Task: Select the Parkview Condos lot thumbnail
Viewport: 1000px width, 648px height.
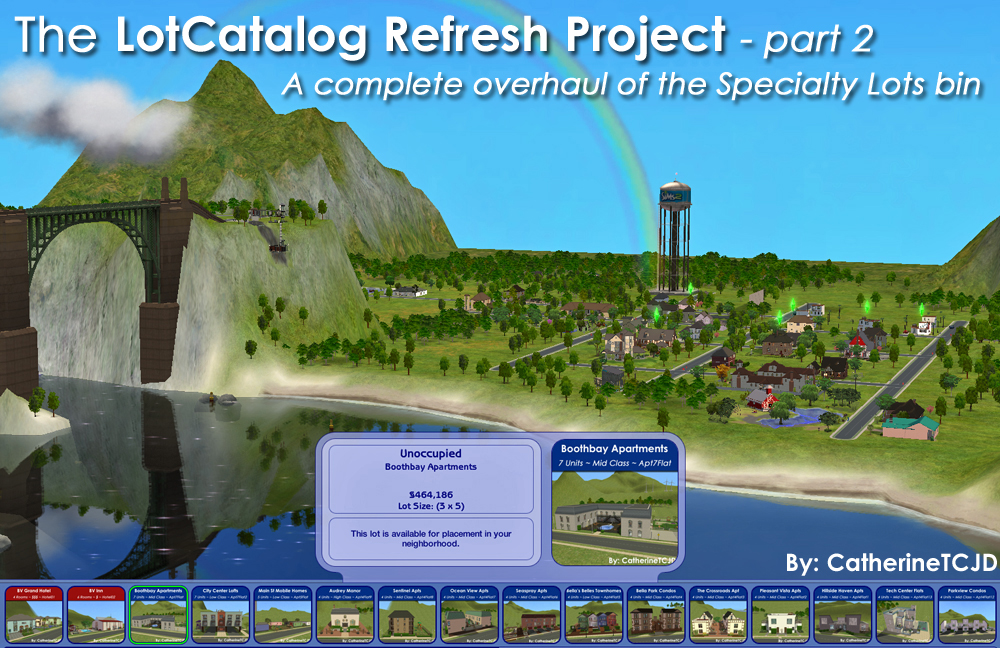Action: (x=966, y=614)
